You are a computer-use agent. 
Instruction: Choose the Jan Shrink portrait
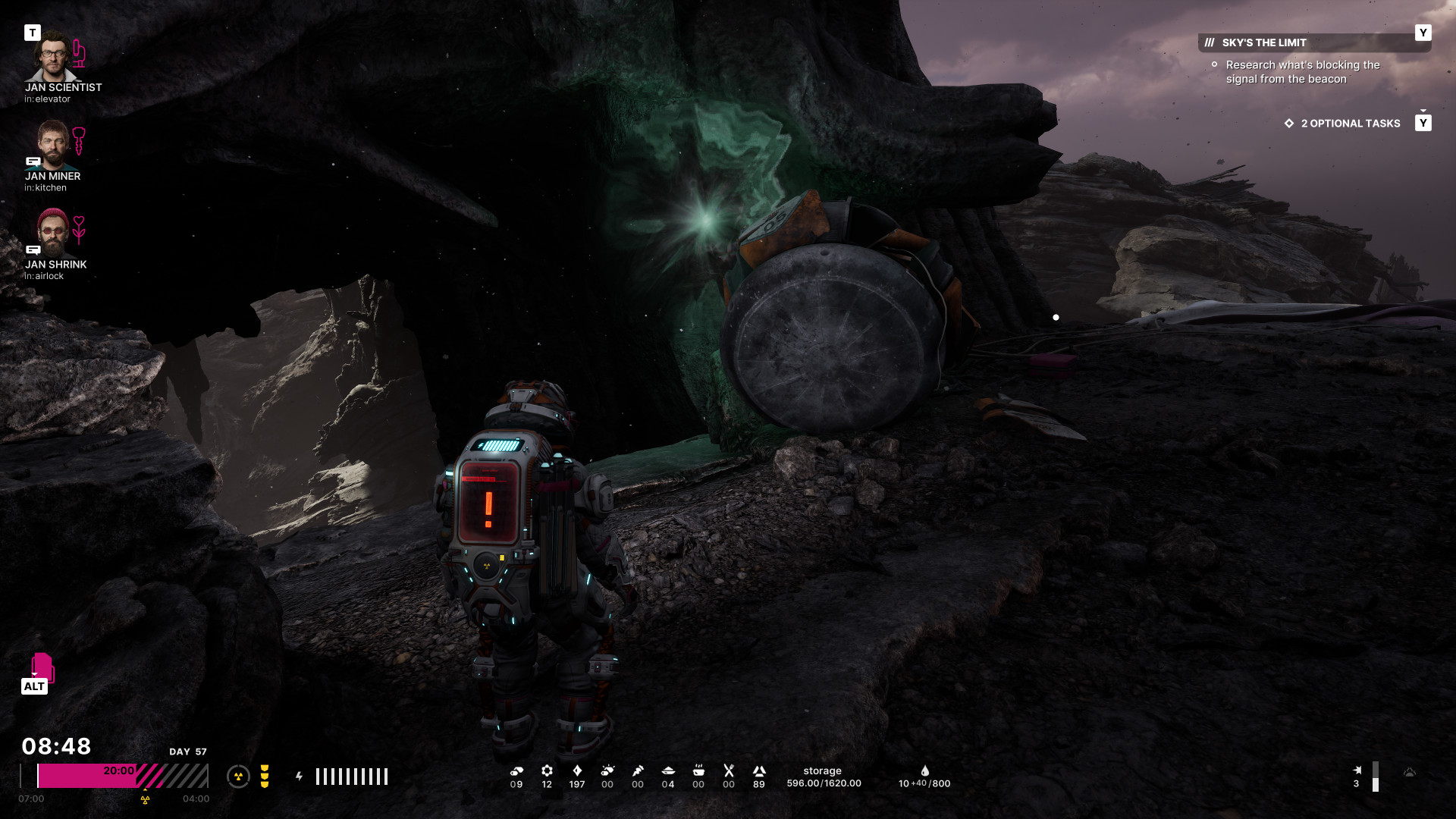point(52,233)
